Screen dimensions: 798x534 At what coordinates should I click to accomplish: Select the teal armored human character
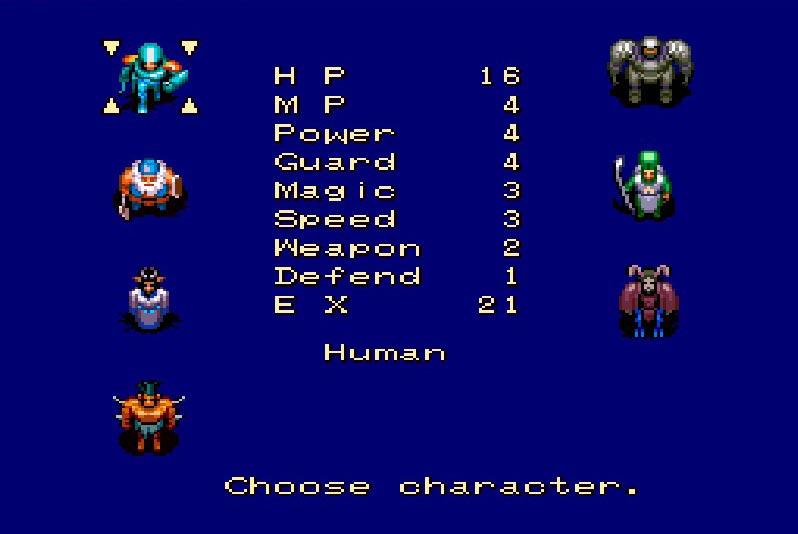tap(151, 75)
